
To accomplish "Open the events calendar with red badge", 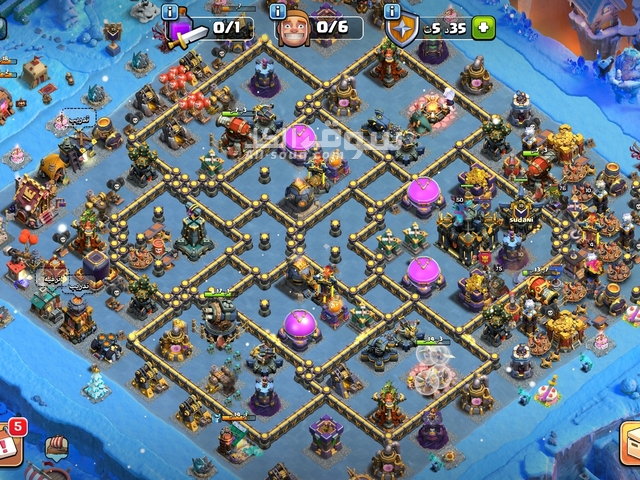I will pyautogui.click(x=10, y=440).
